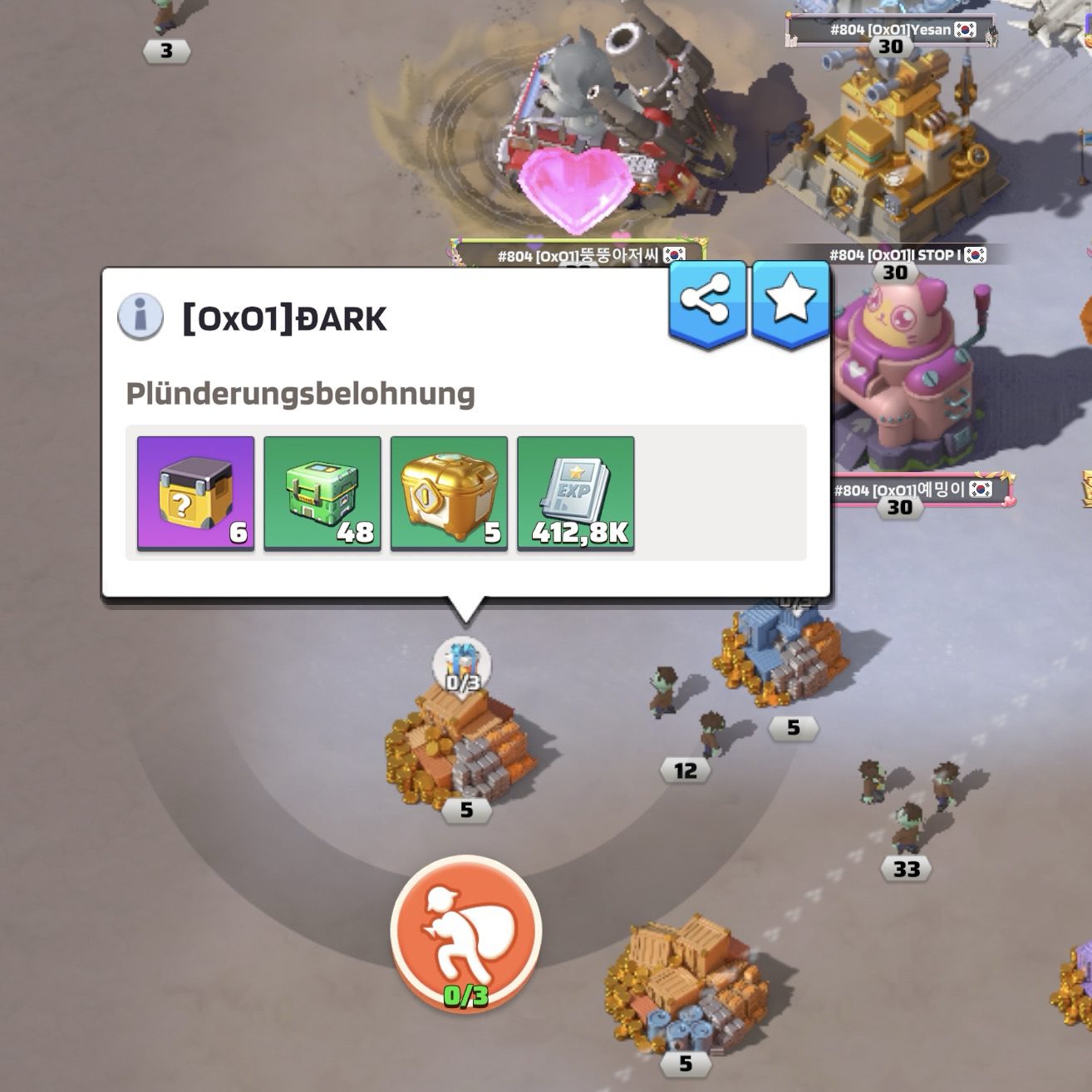The image size is (1092, 1092).
Task: View the golden chest reward
Action: tap(449, 493)
